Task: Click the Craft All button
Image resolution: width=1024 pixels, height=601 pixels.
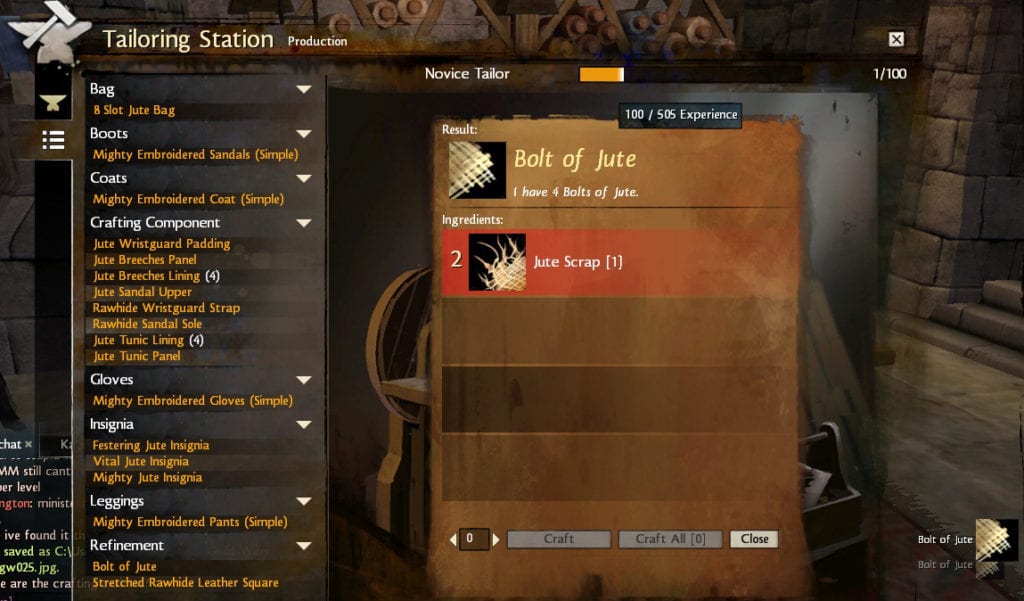Action: [670, 539]
